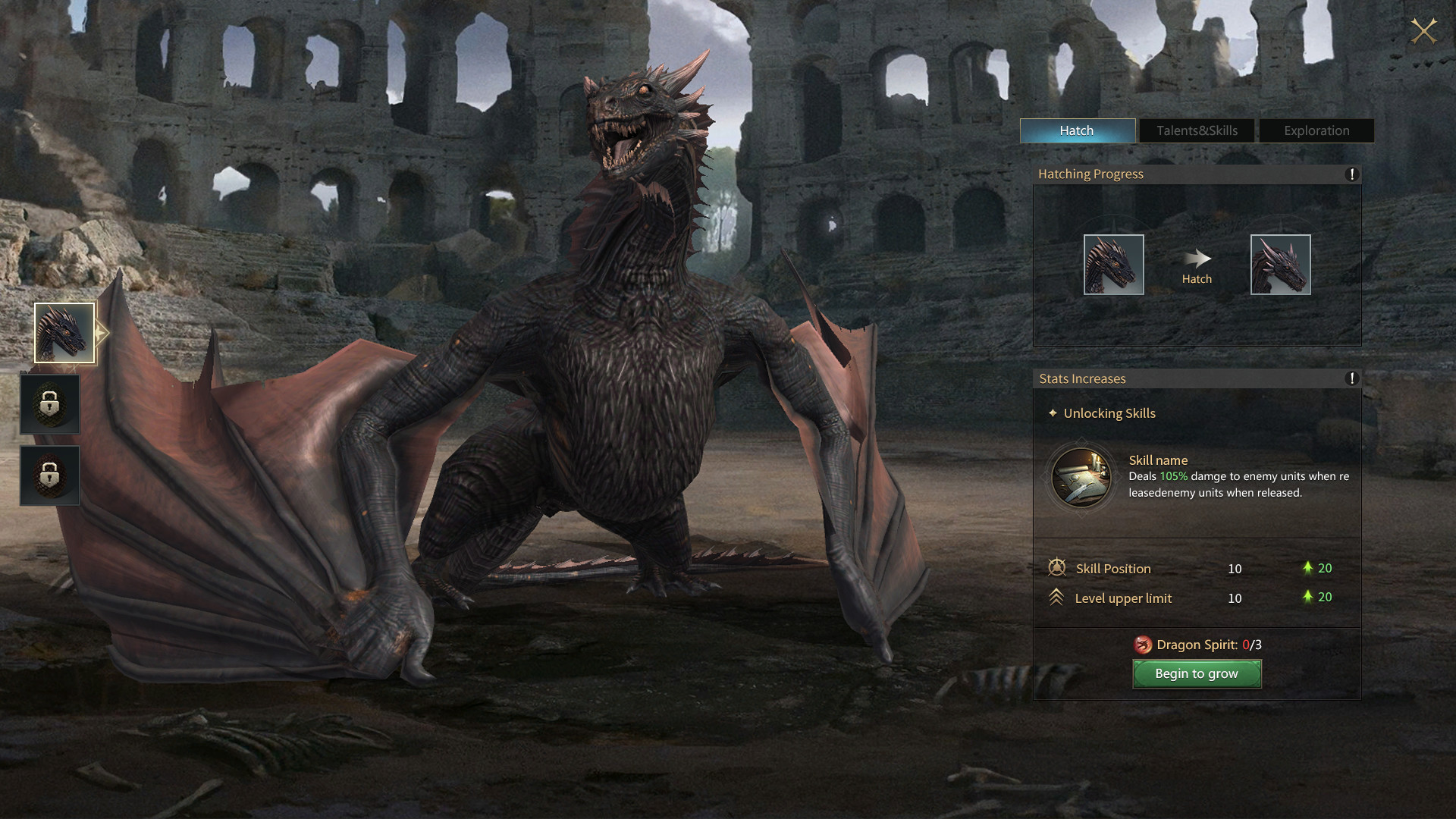Show Stats Increases info via exclamation icon
The height and width of the screenshot is (819, 1456).
(1351, 378)
